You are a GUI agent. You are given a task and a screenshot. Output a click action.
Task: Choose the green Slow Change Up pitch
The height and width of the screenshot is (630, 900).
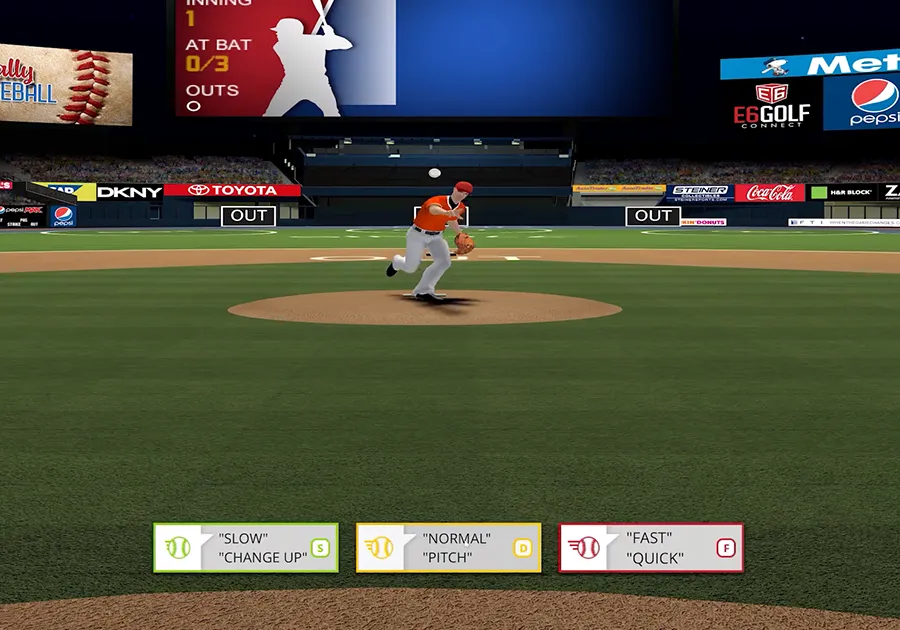245,548
